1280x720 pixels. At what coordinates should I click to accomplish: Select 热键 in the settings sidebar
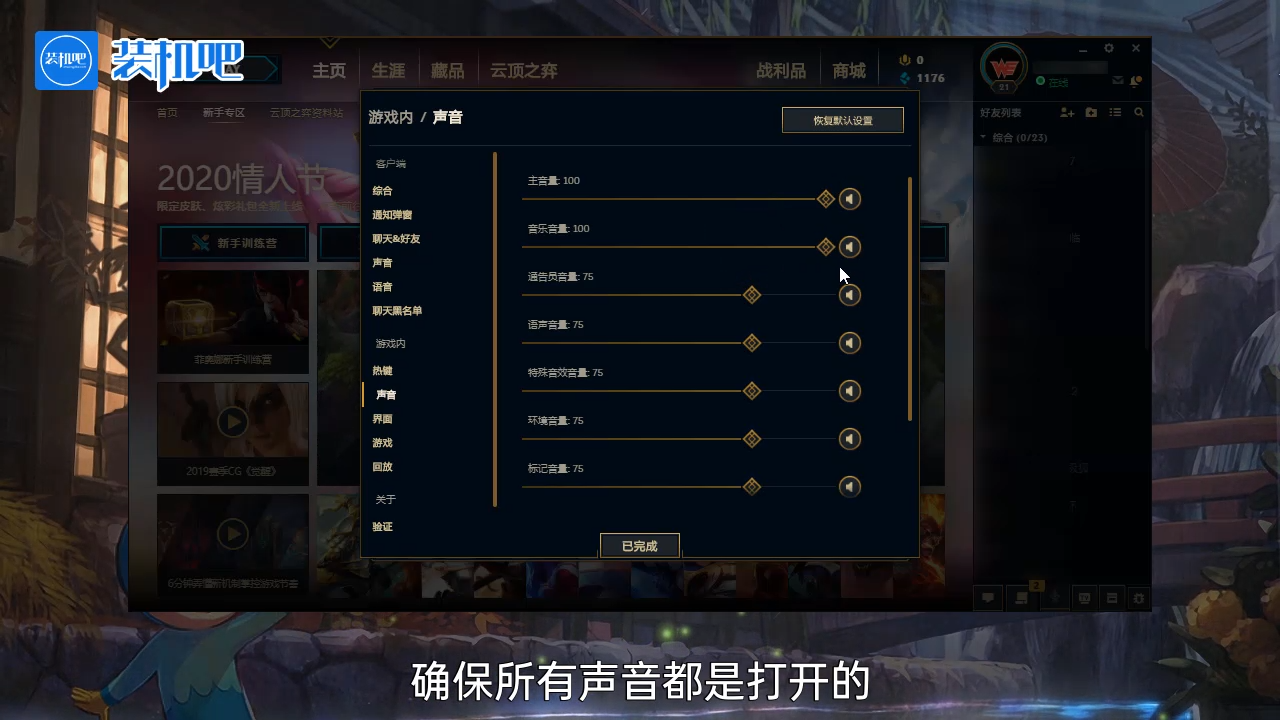tap(382, 370)
